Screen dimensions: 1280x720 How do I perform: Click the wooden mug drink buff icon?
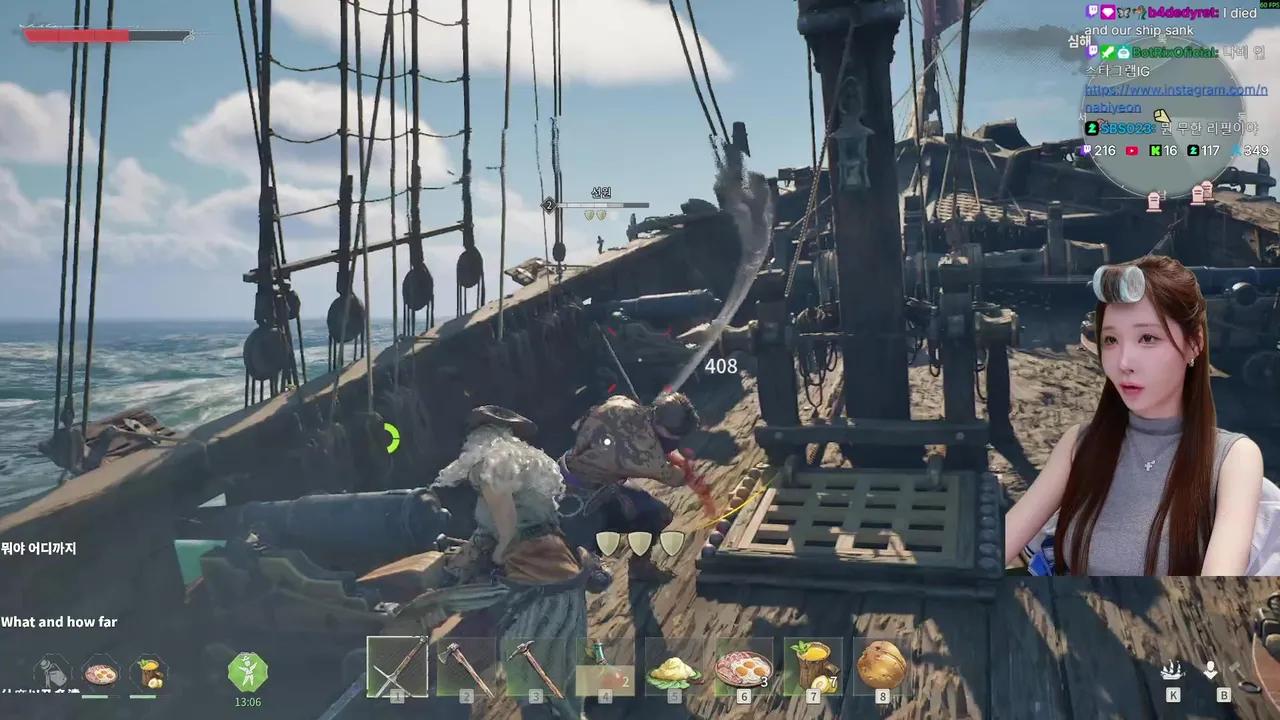(148, 671)
